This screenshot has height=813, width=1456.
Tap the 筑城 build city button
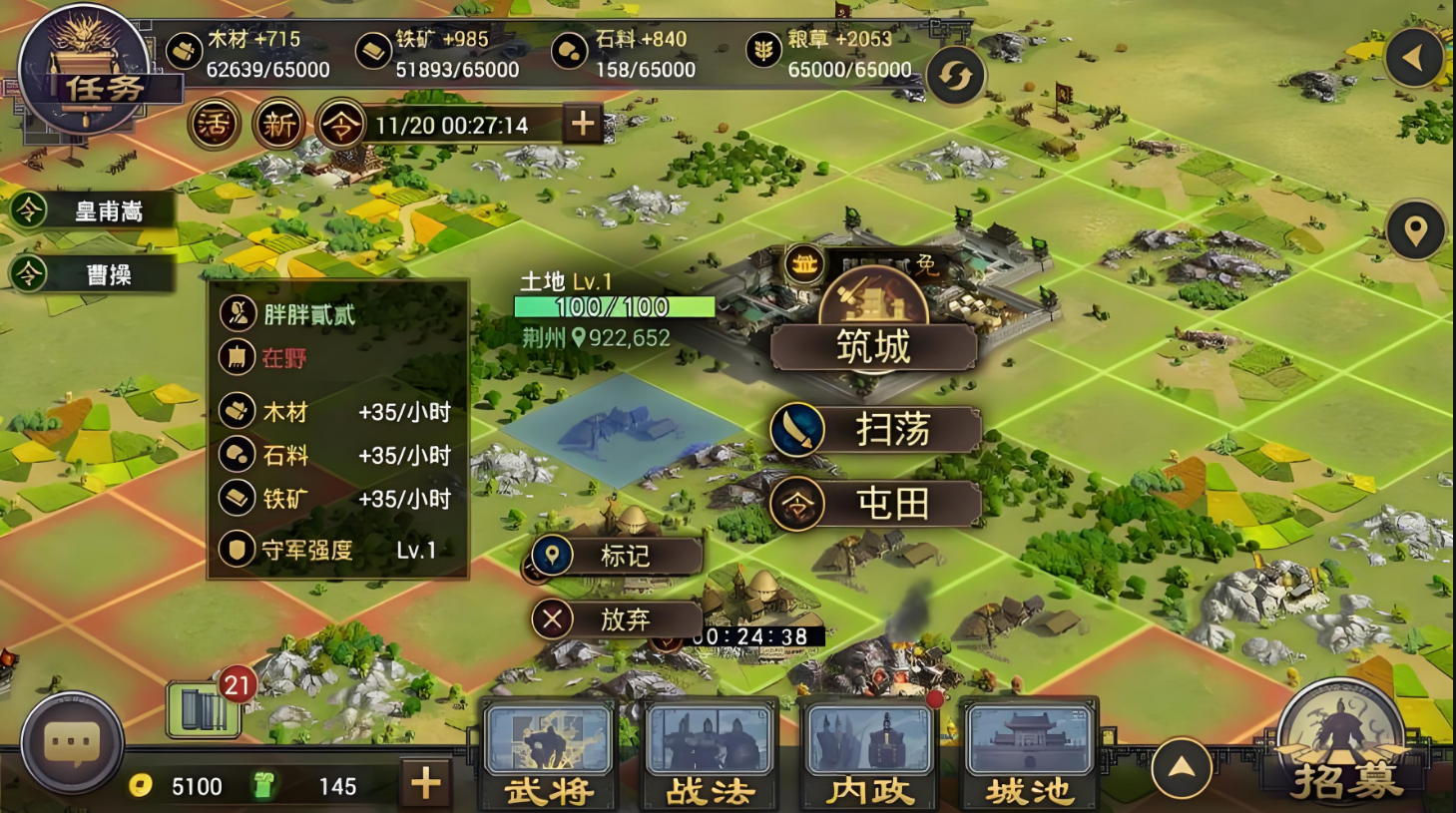coord(873,347)
